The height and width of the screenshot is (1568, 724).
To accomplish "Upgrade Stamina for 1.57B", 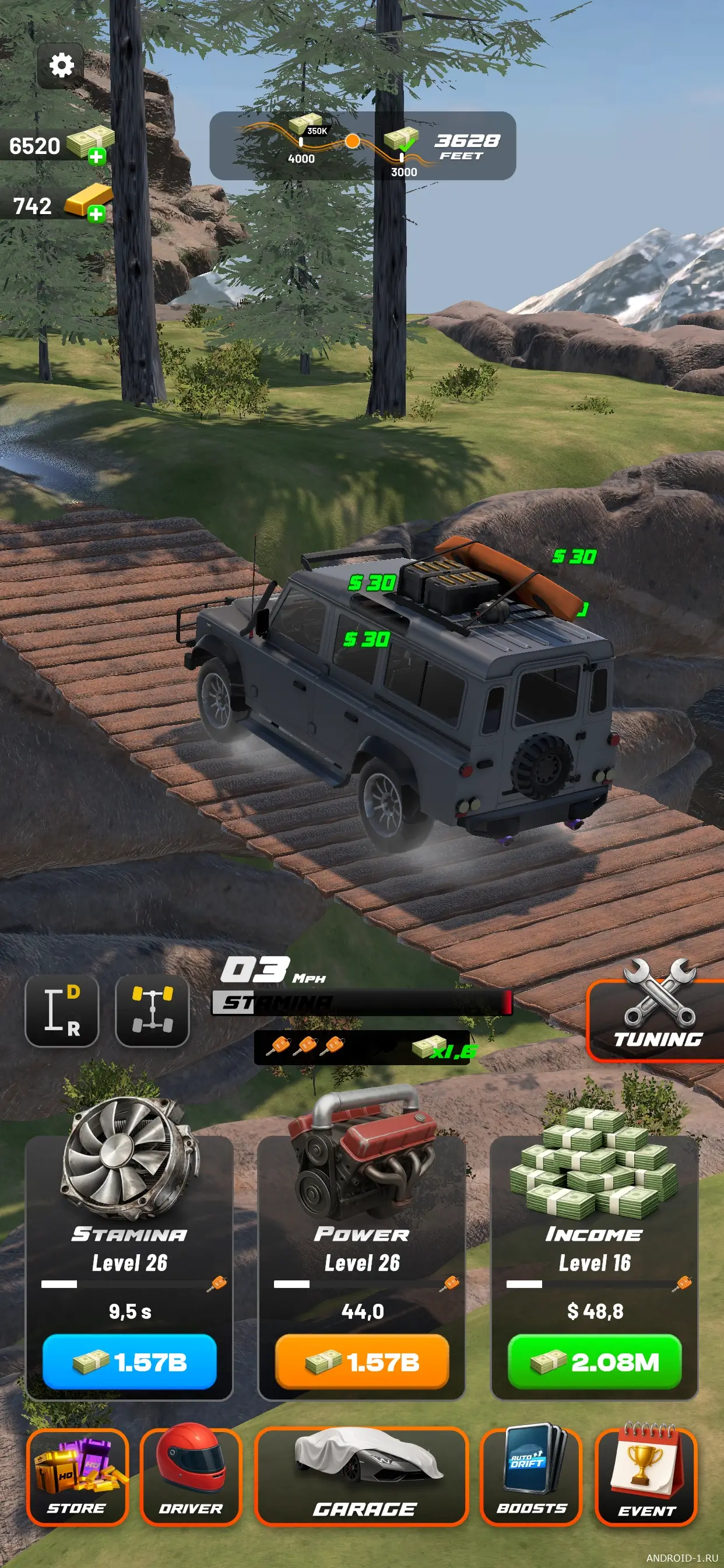I will pyautogui.click(x=129, y=1361).
